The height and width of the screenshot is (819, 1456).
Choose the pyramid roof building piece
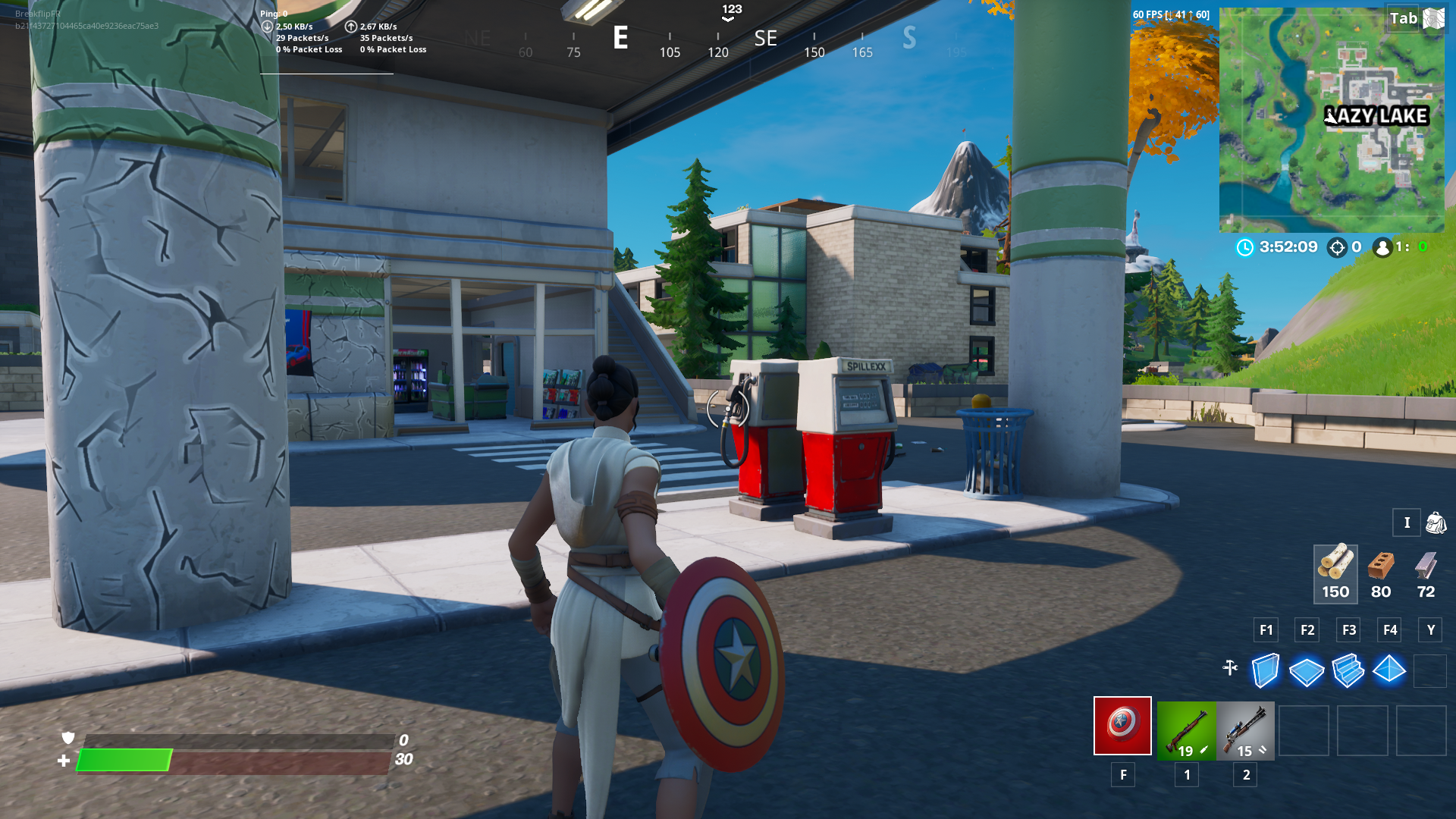click(x=1389, y=670)
